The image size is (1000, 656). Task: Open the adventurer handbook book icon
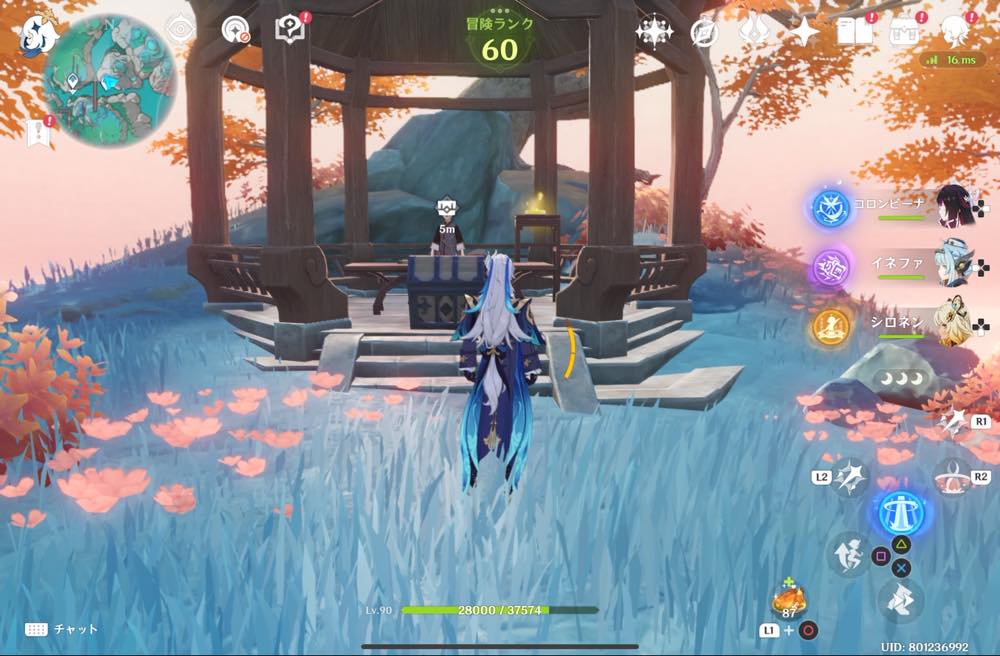(x=853, y=31)
